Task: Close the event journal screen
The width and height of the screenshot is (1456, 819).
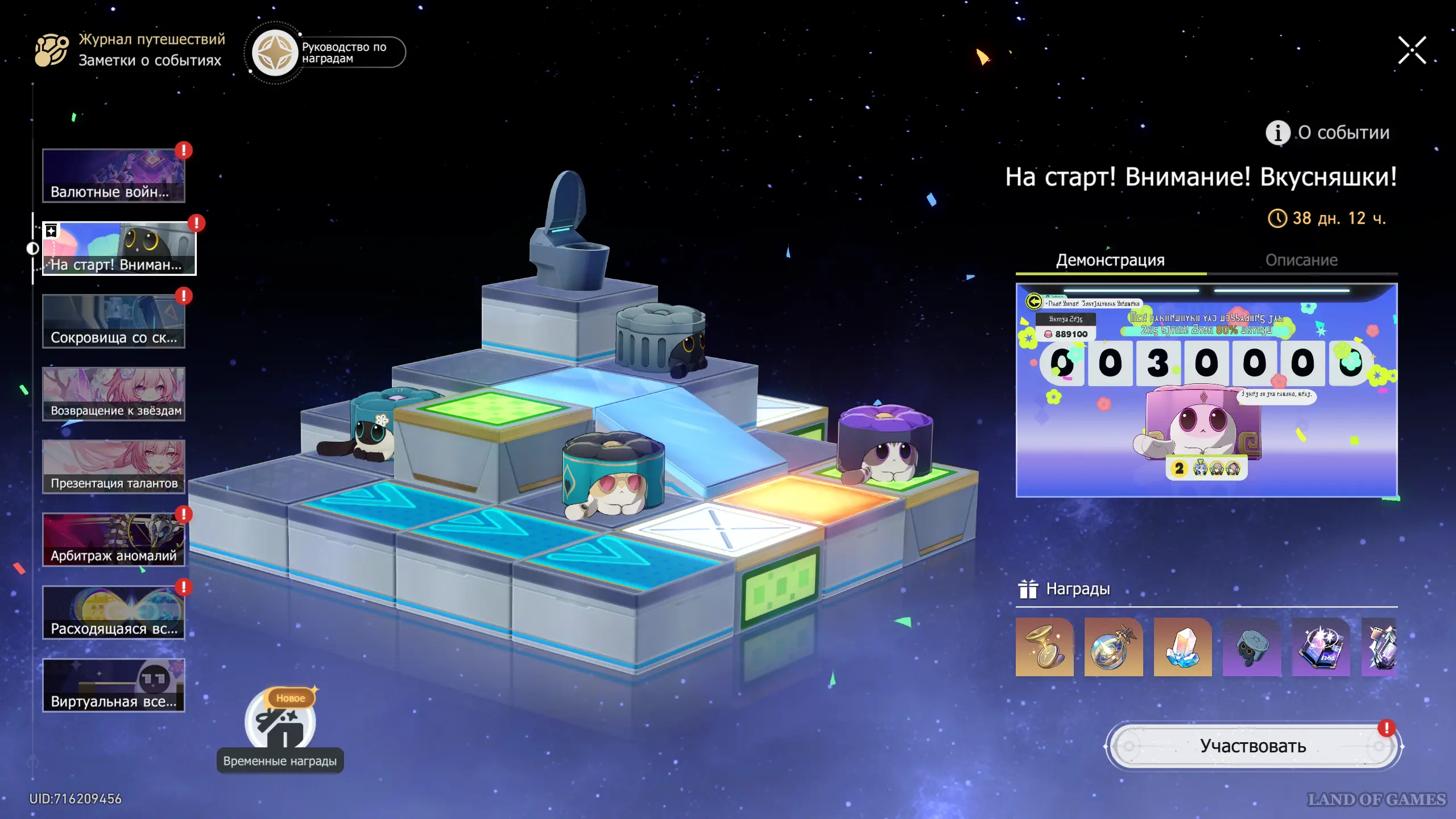Action: [1412, 51]
